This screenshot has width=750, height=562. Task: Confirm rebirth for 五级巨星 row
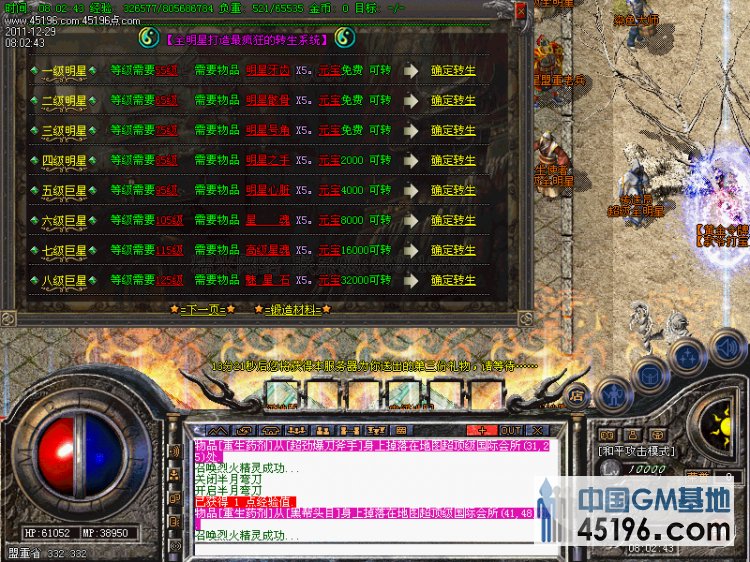(453, 190)
